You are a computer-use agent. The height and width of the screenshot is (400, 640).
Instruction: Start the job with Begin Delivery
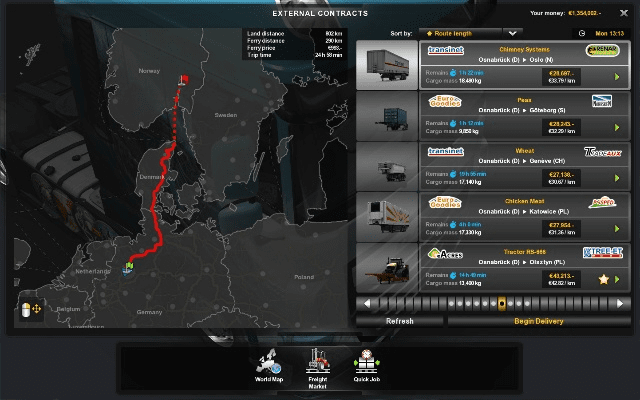click(x=538, y=321)
